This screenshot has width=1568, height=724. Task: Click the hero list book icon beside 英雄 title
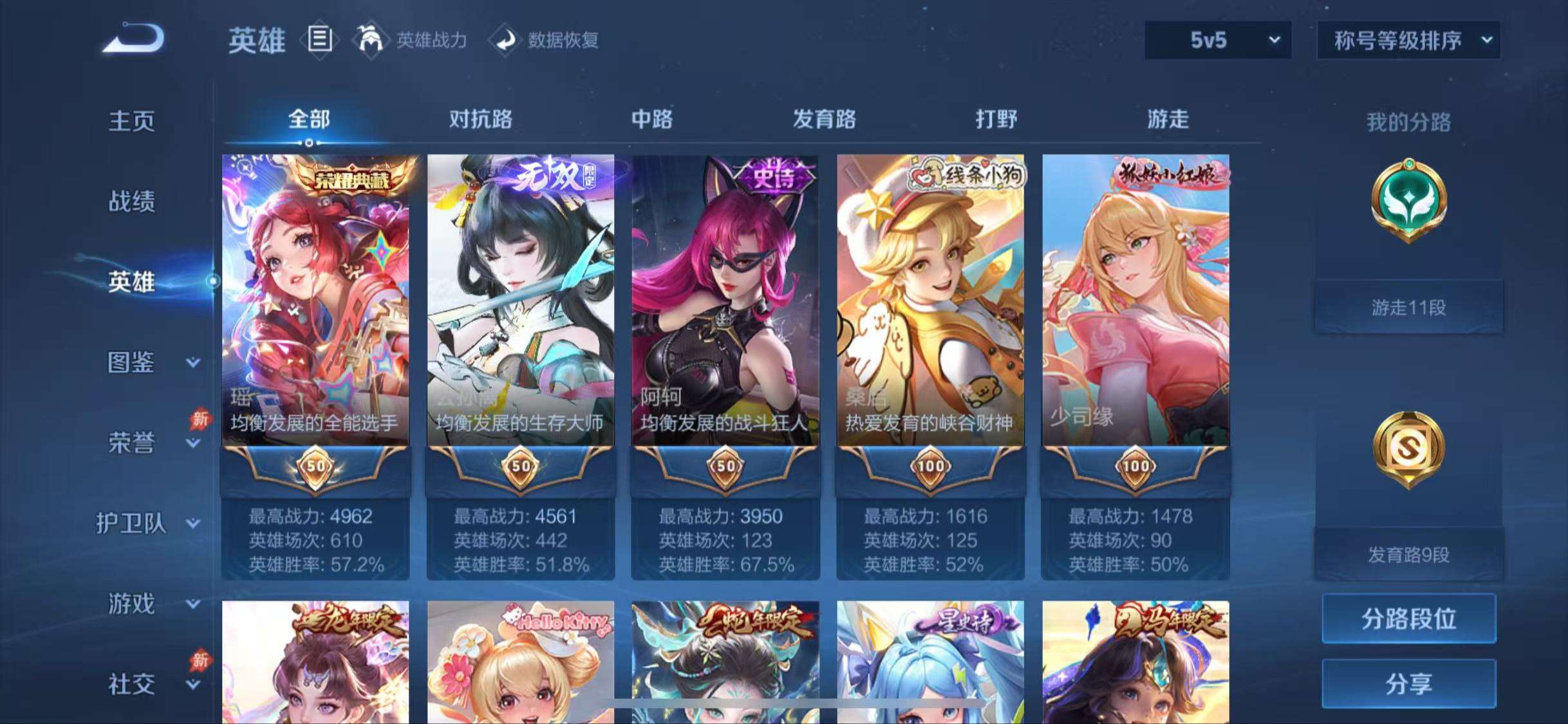tap(320, 40)
